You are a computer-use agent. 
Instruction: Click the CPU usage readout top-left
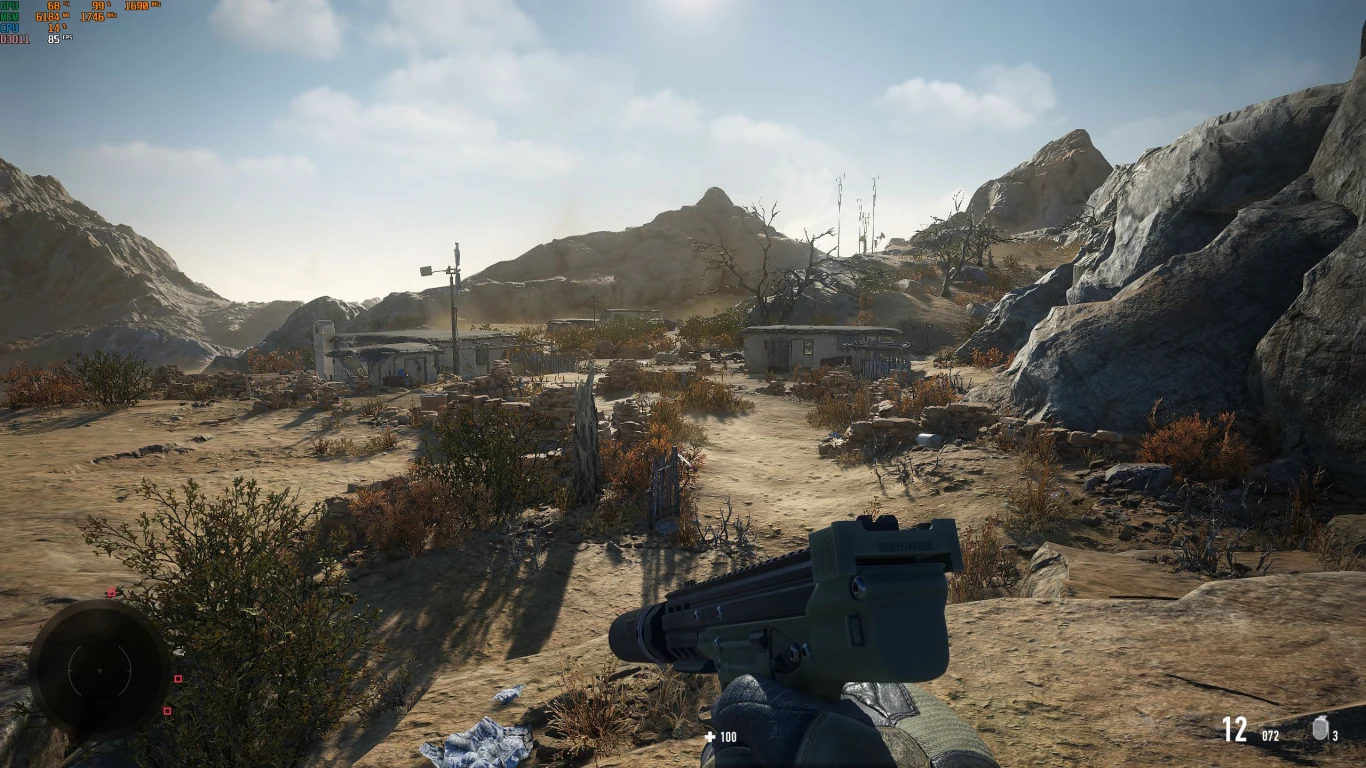pyautogui.click(x=53, y=27)
